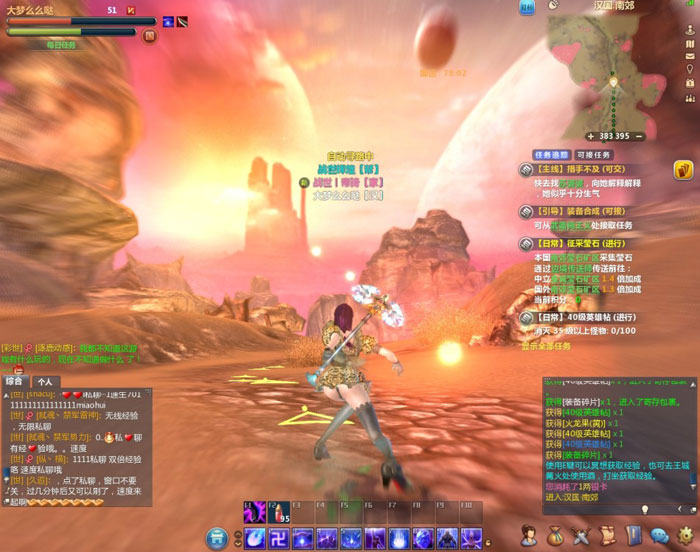Open the inventory bag icon

point(555,537)
